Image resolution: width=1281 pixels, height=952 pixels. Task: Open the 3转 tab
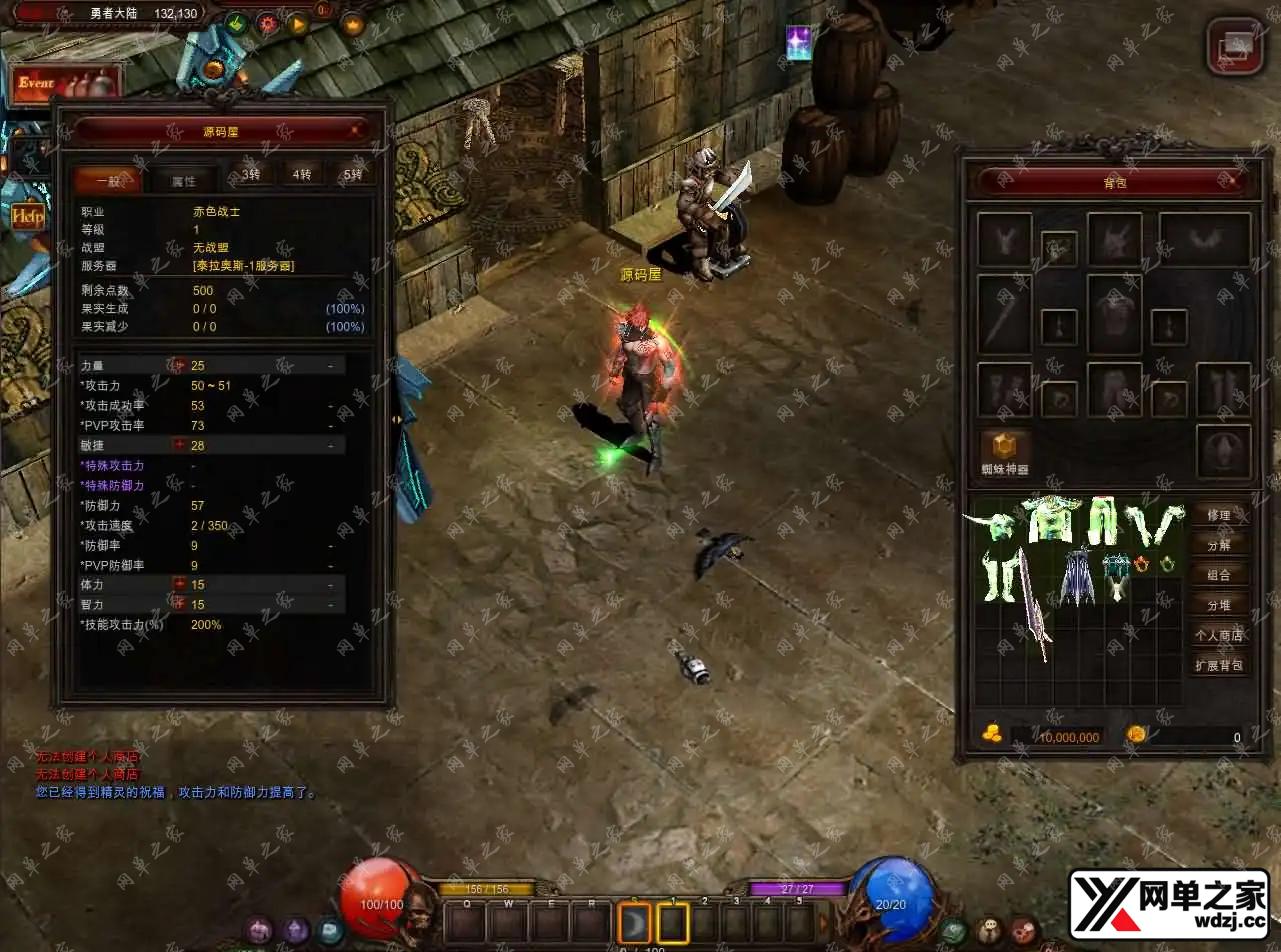[x=251, y=175]
